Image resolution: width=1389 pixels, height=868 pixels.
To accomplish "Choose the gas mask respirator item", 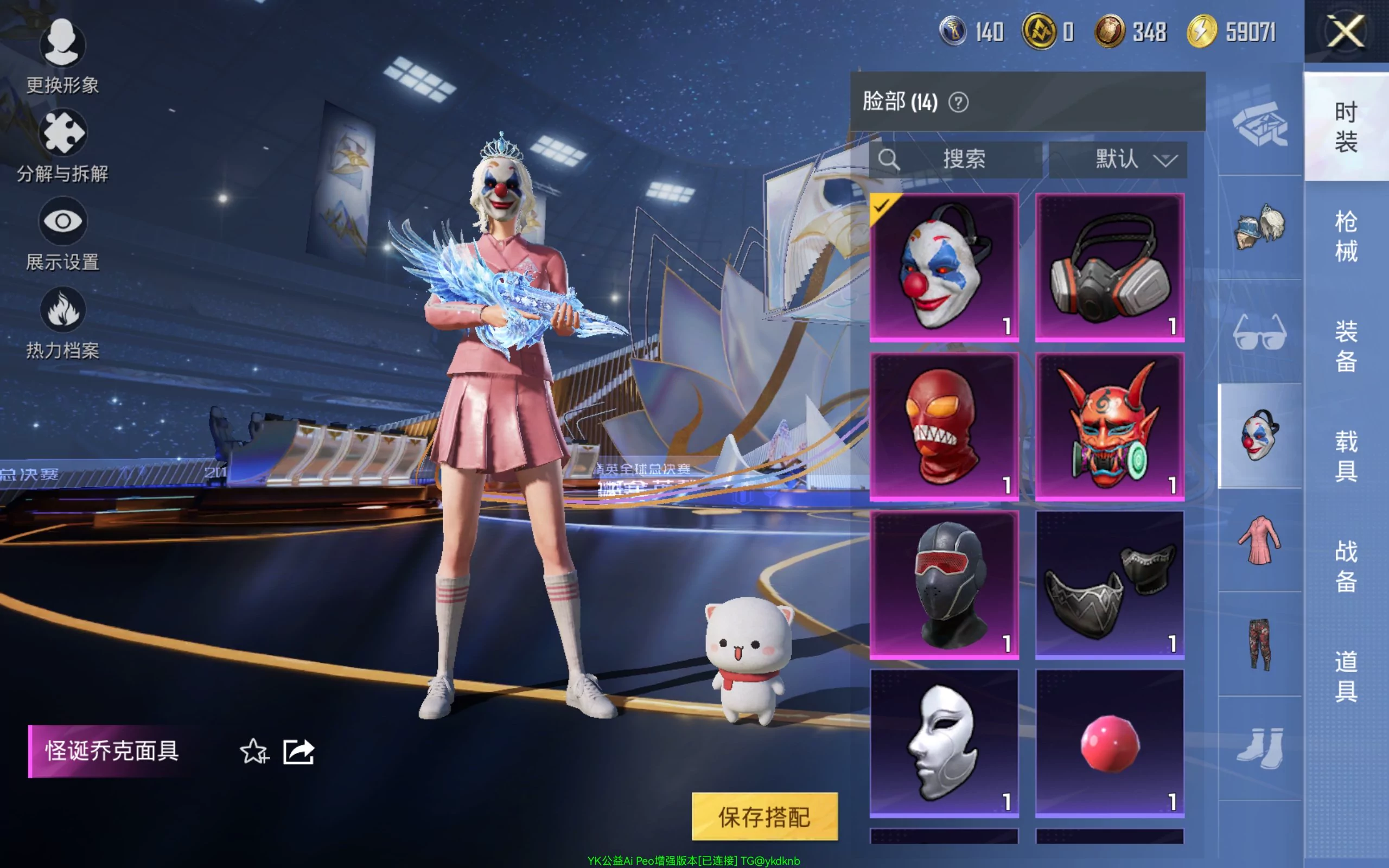I will (1110, 267).
